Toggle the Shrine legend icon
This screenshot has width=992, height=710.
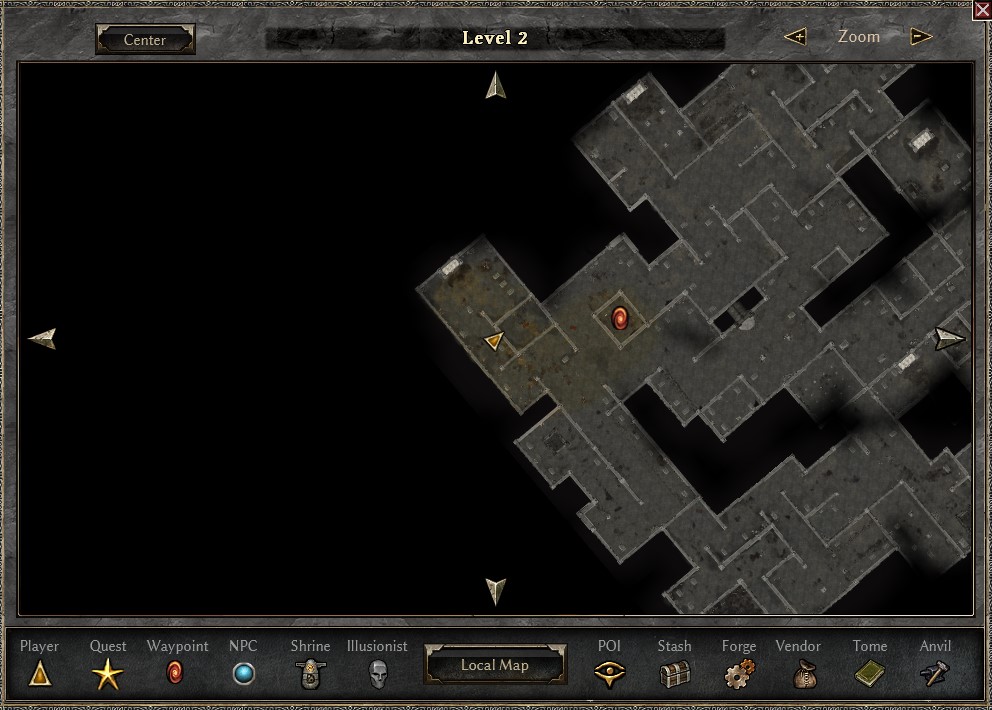click(x=310, y=675)
